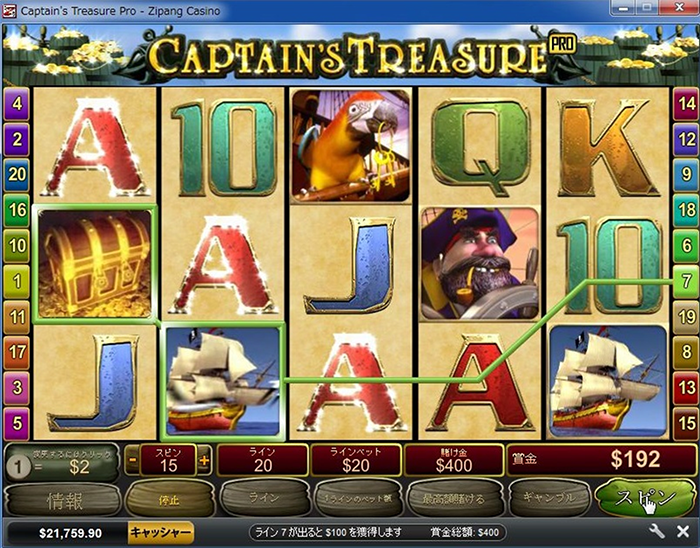Choose the max bet button

pos(451,496)
